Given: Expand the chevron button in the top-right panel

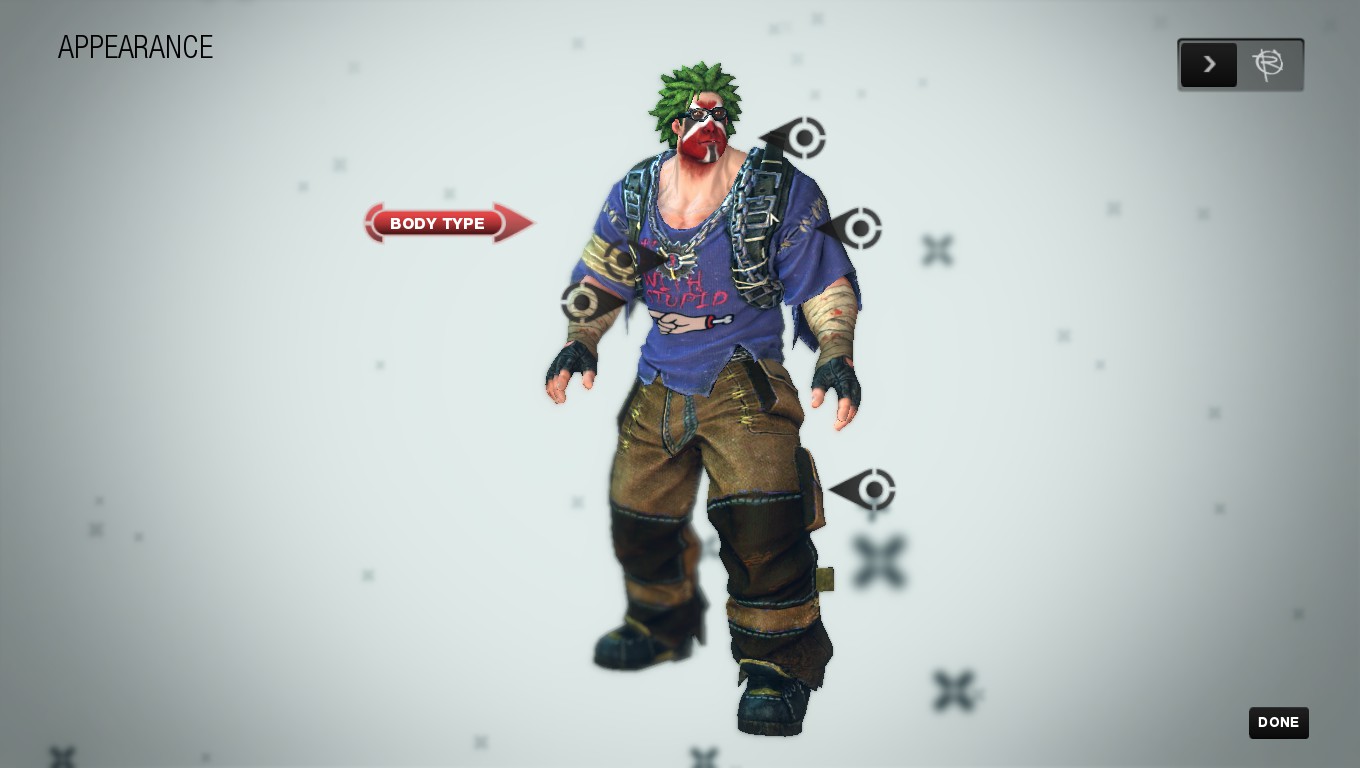Looking at the screenshot, I should [1209, 64].
